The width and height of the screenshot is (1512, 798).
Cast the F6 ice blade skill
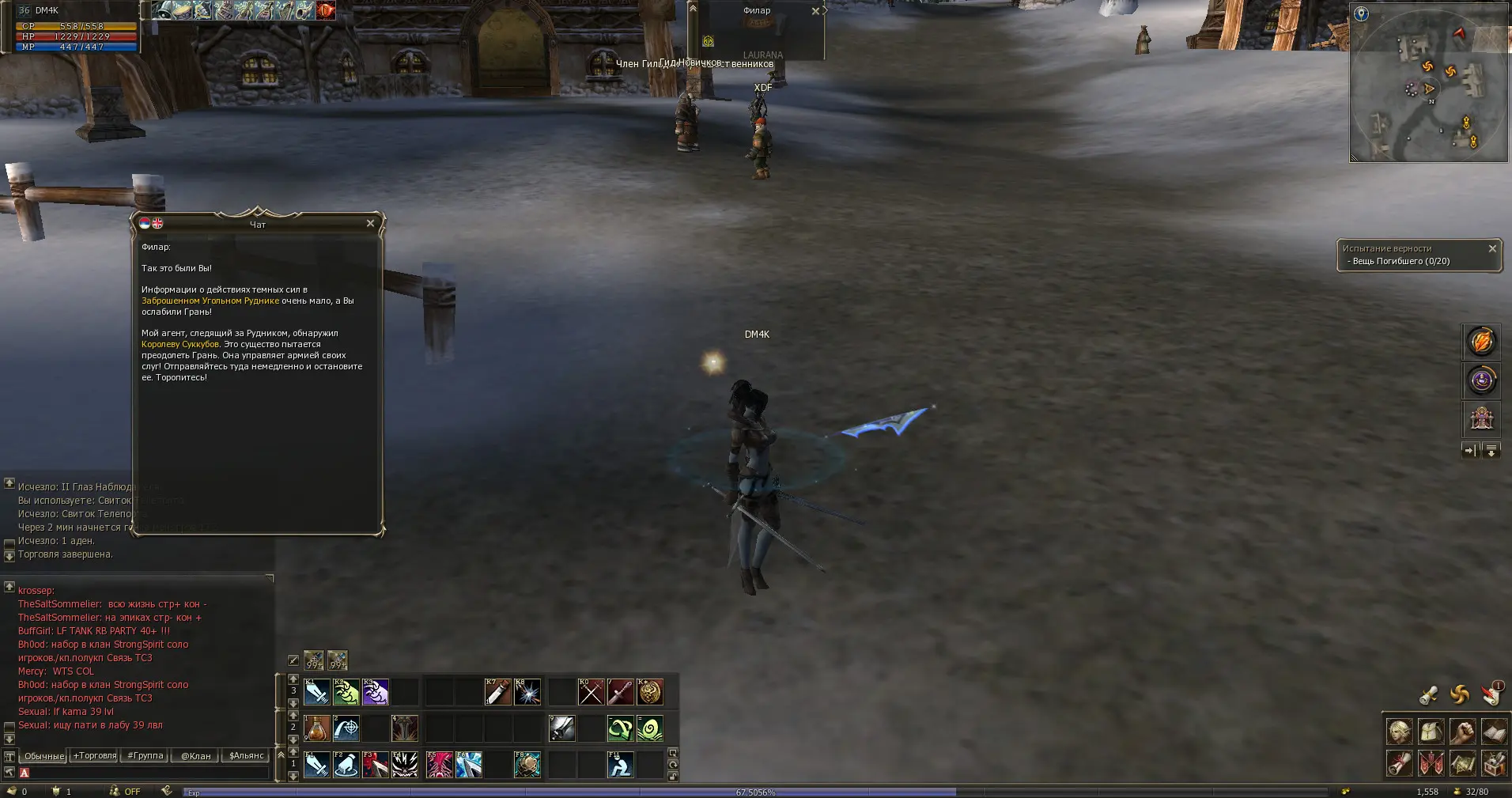click(x=469, y=765)
